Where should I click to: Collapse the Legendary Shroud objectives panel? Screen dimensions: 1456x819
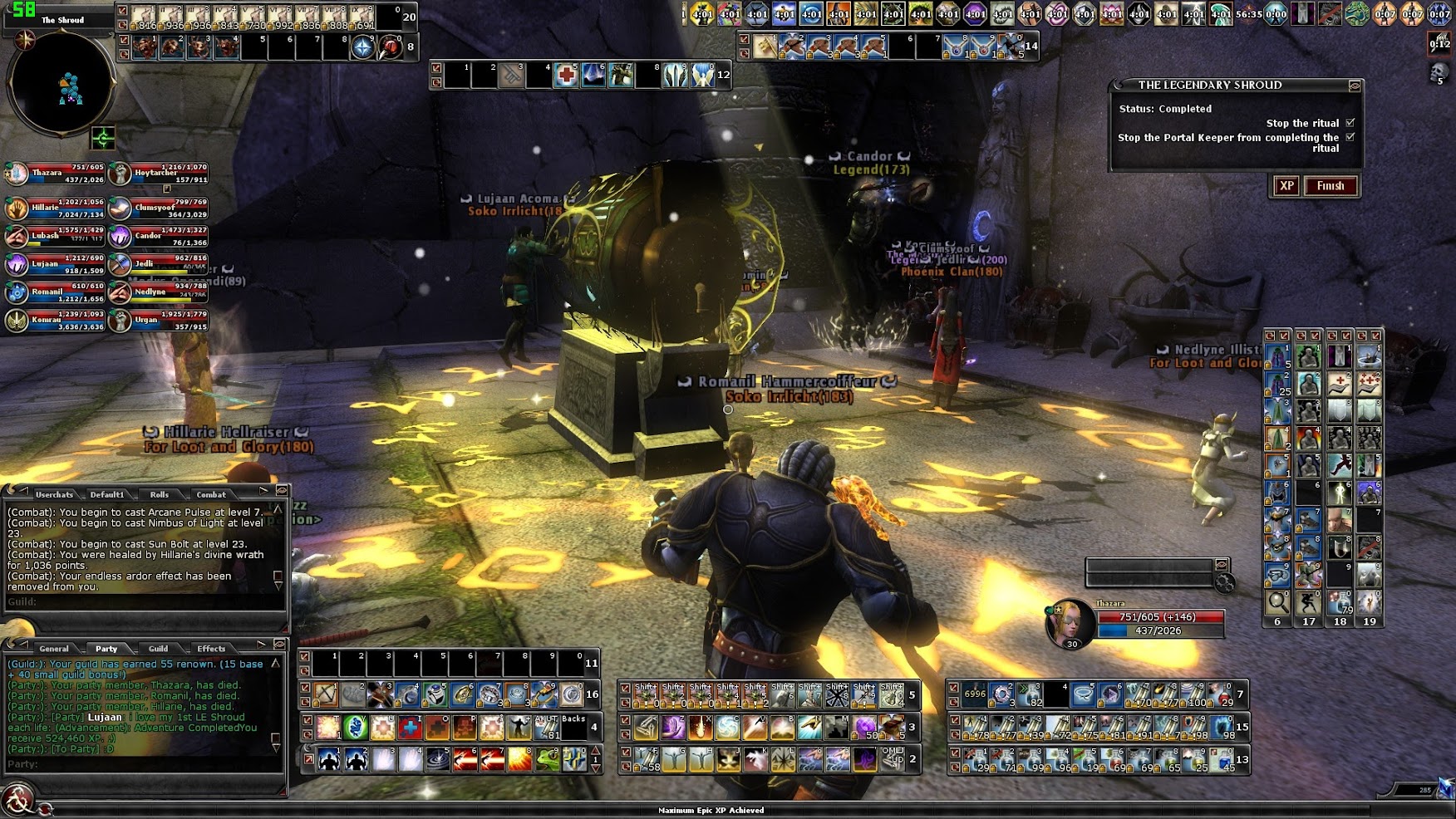point(1355,86)
